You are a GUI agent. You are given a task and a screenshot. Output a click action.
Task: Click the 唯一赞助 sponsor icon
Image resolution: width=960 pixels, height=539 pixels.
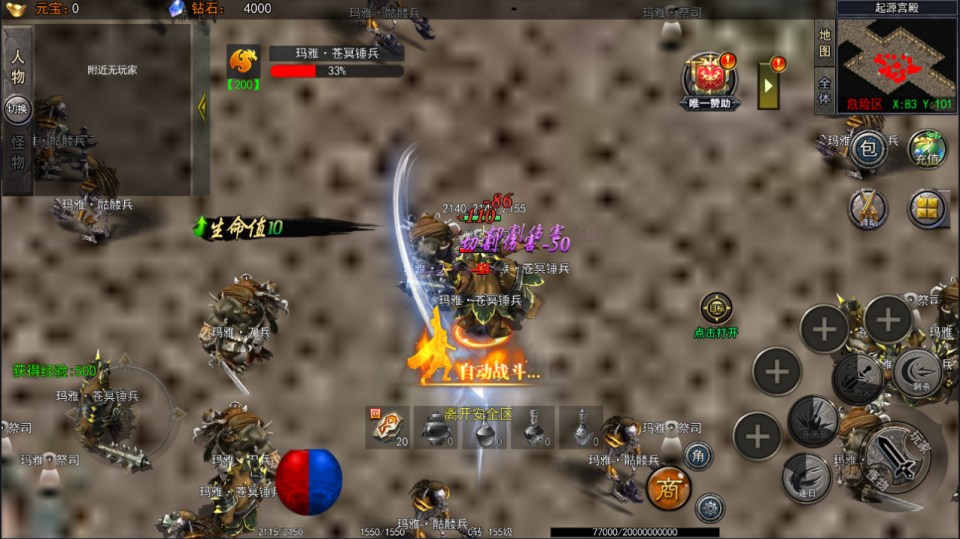click(x=710, y=80)
